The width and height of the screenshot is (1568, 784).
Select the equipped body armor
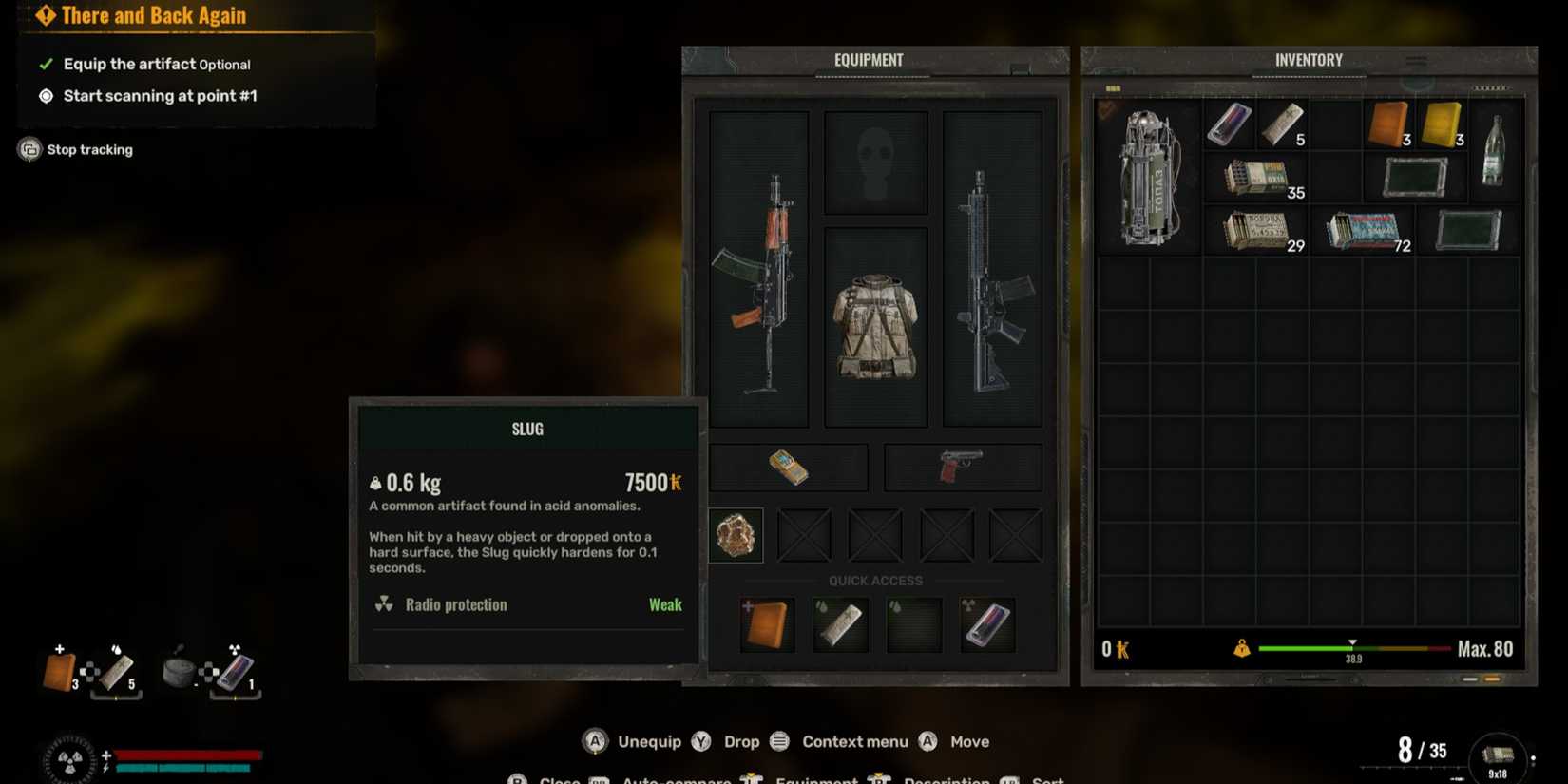[x=875, y=323]
